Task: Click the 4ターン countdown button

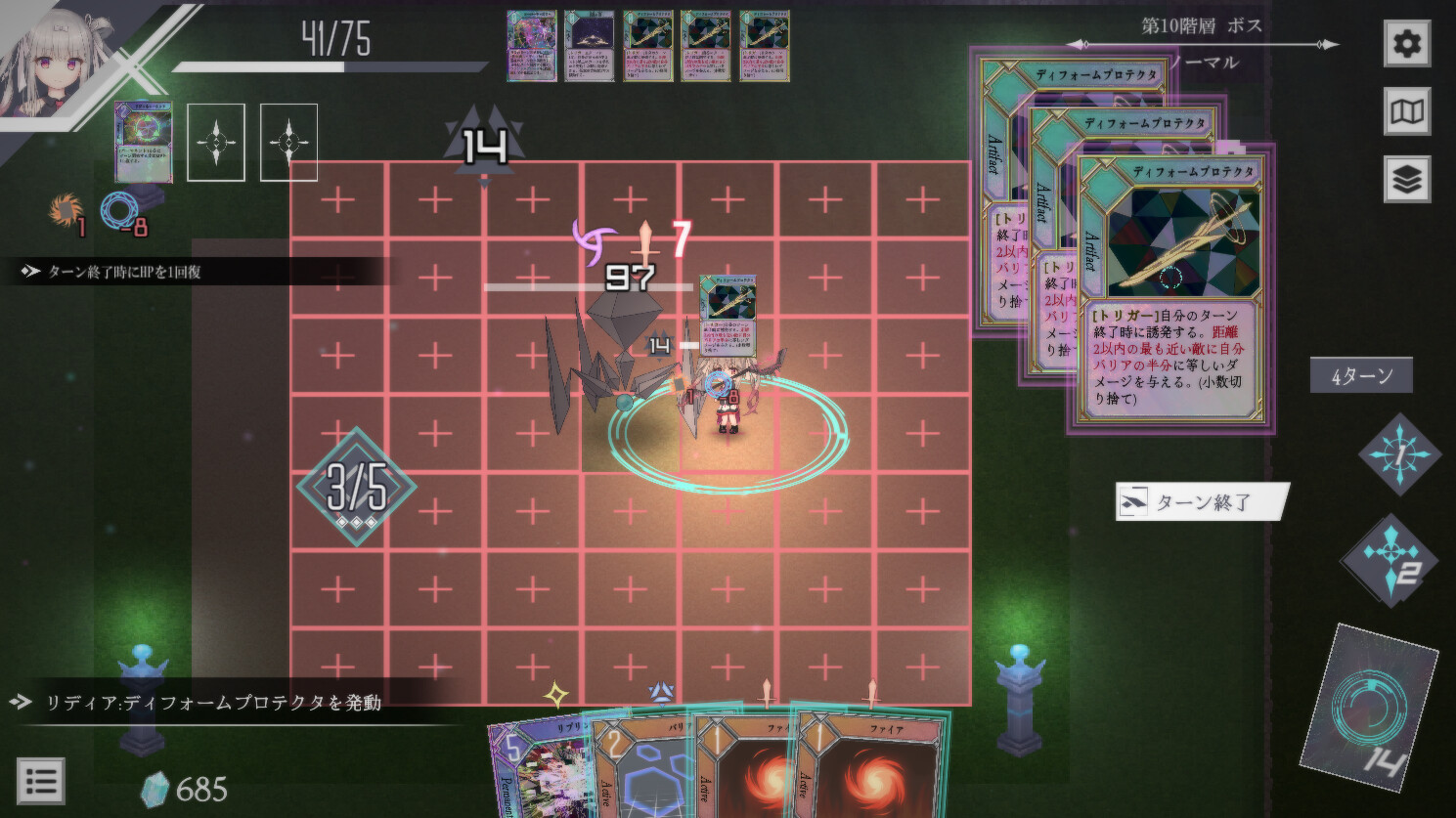Action: pos(1361,374)
